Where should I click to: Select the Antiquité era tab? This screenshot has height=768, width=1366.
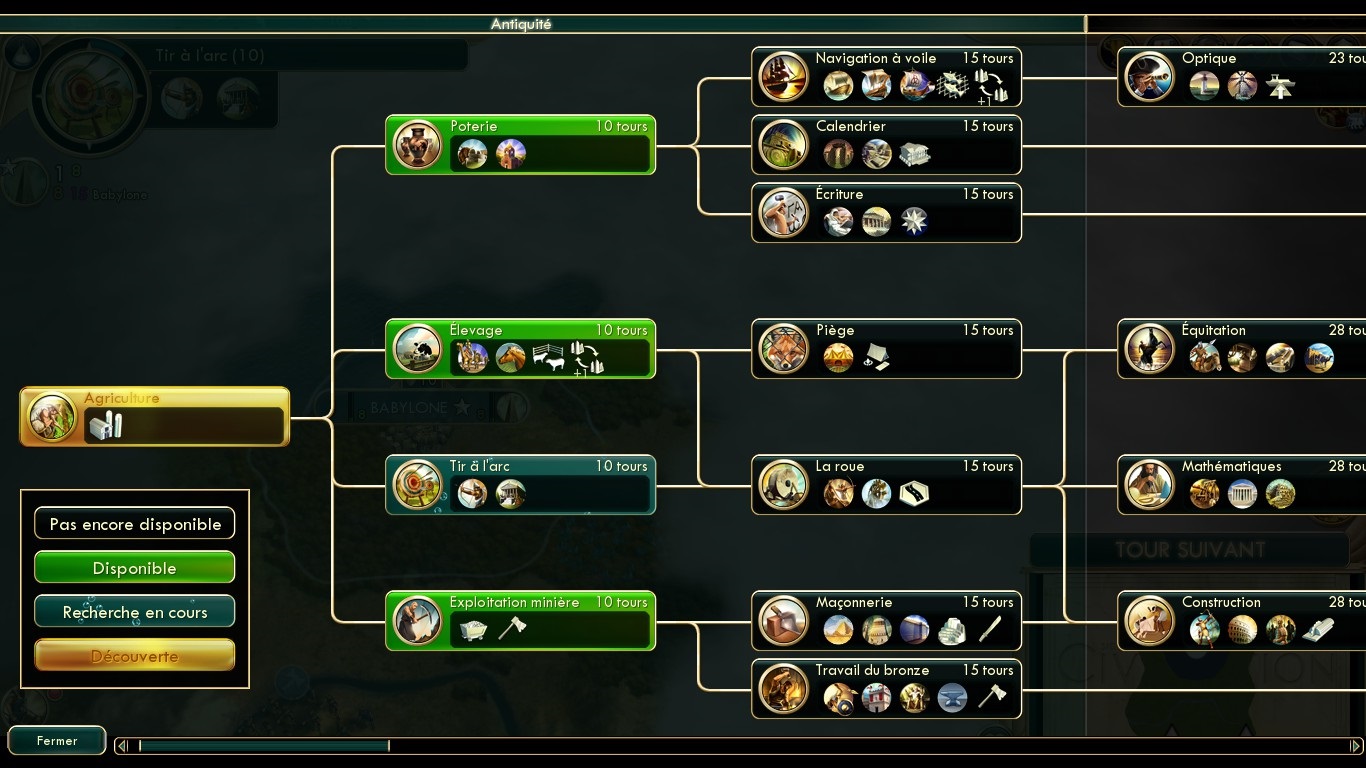[521, 24]
